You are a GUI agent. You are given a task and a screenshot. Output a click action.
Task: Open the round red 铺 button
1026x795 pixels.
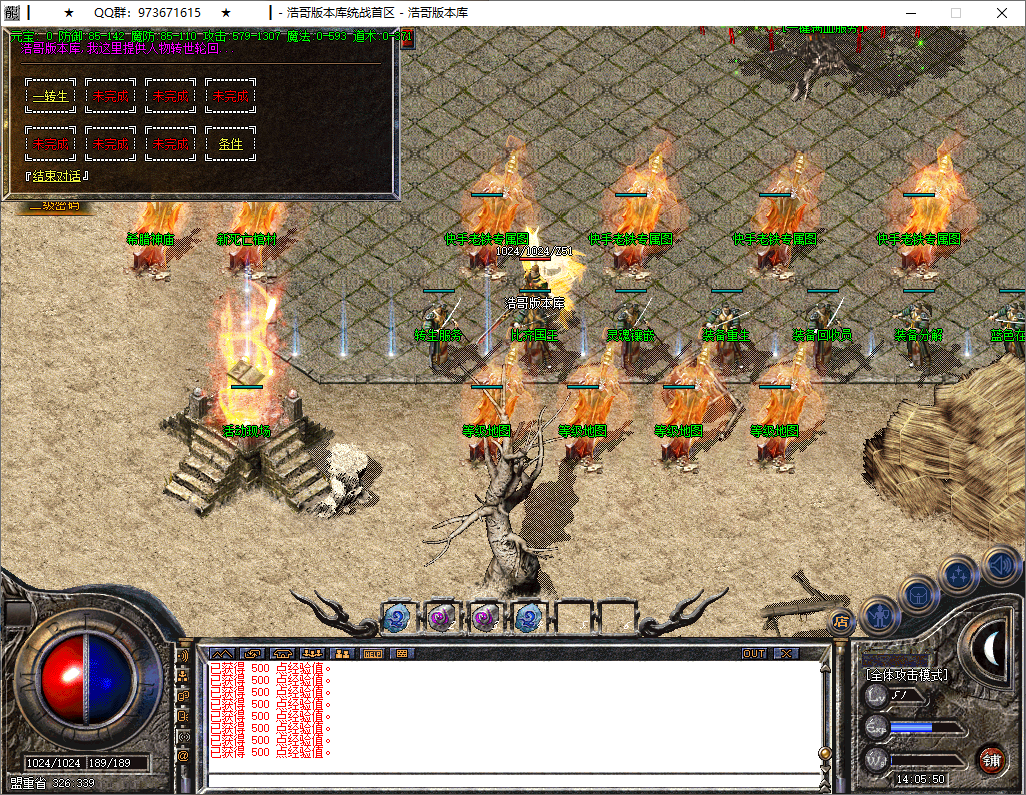click(x=991, y=759)
